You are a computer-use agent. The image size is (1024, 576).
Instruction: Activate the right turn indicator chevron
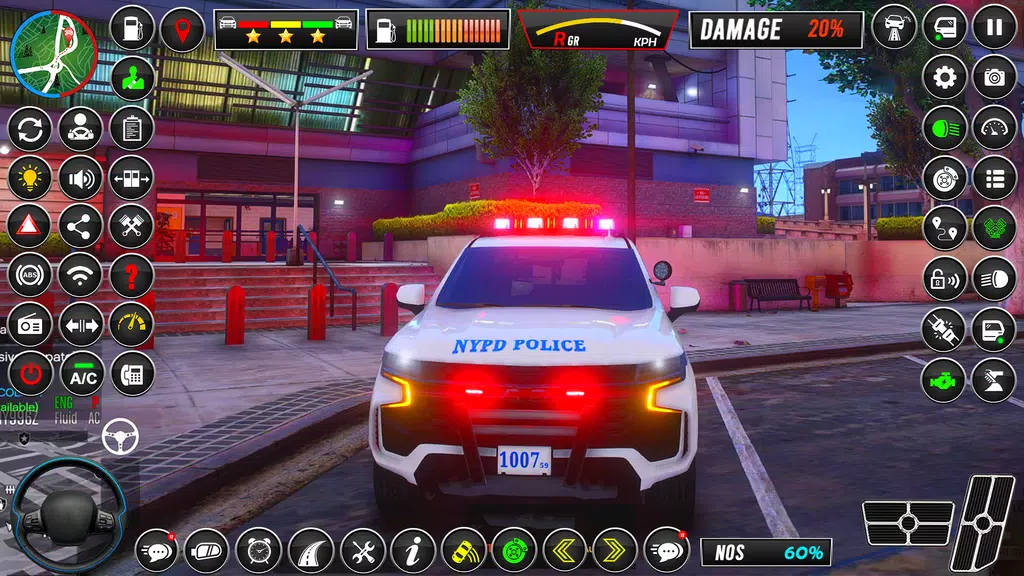[x=615, y=550]
